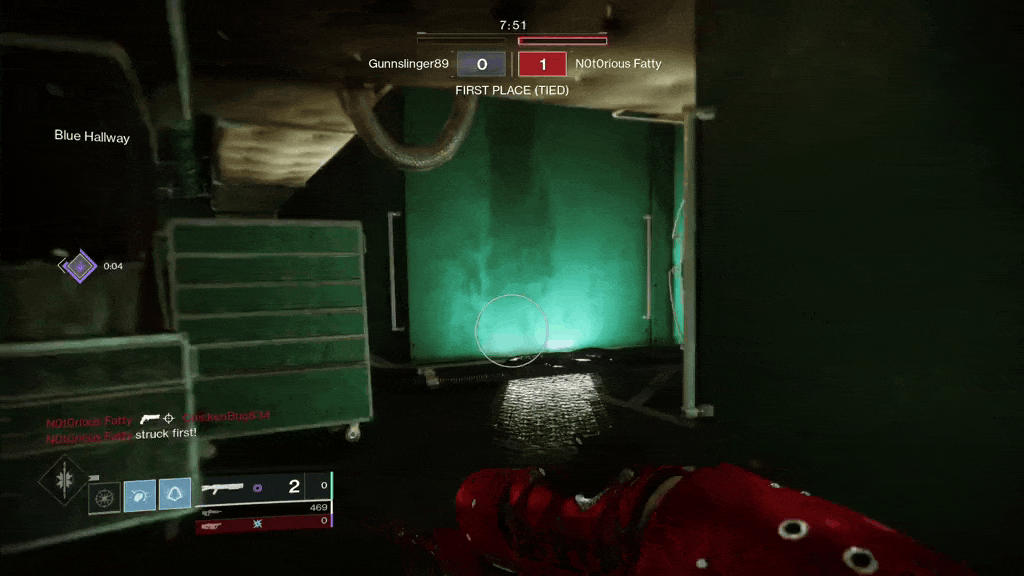Select Gunnslinger89's name in the scoreboard
1024x576 pixels.
[x=408, y=64]
